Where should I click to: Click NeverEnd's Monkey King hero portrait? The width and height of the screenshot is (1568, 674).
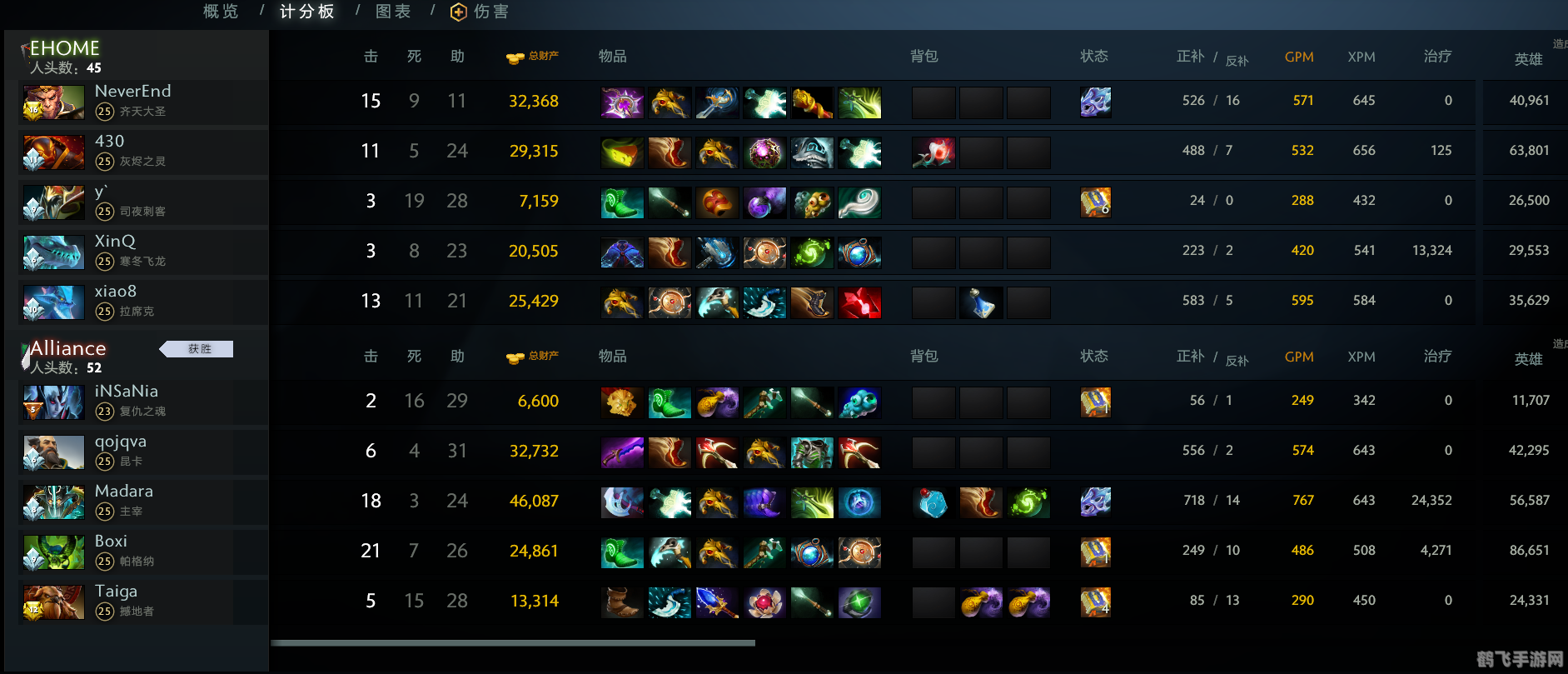[53, 102]
